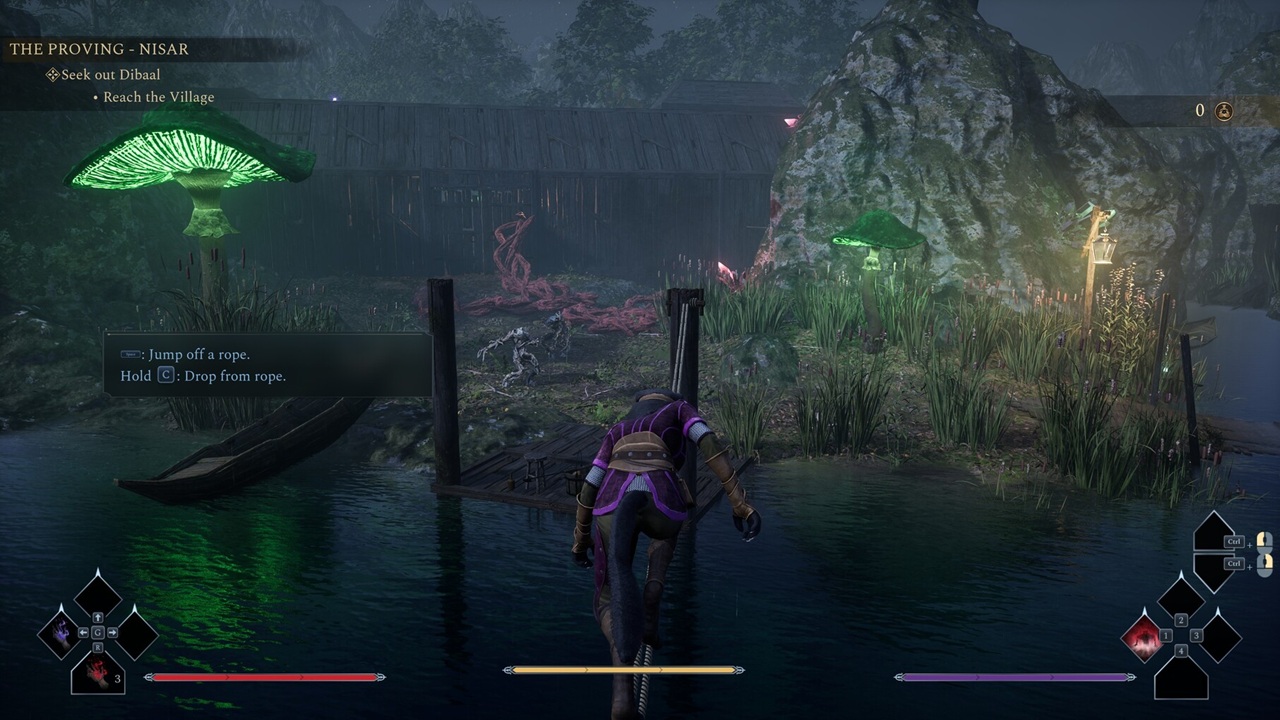Image resolution: width=1280 pixels, height=720 pixels.
Task: Select the purple flame hand slot
Action: (62, 635)
